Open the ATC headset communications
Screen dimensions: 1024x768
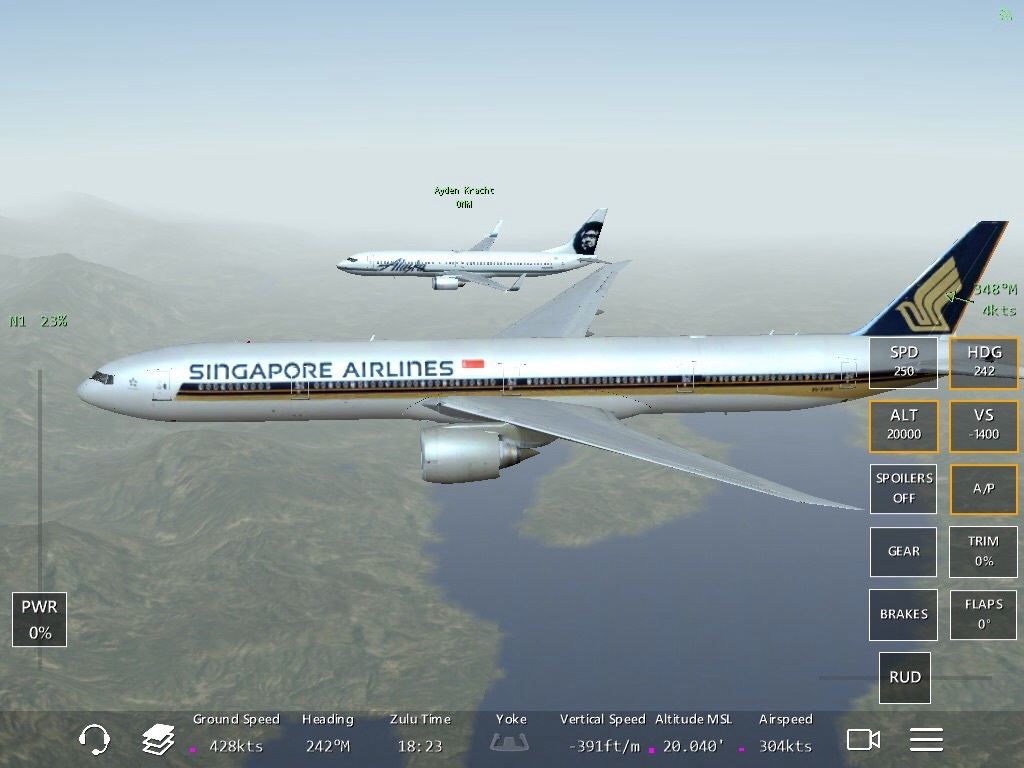click(94, 740)
